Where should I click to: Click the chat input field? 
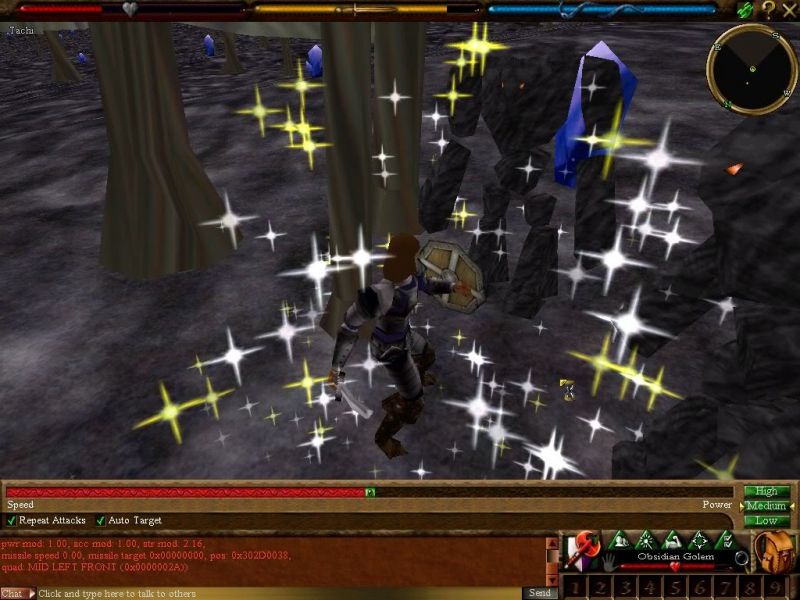[x=280, y=593]
